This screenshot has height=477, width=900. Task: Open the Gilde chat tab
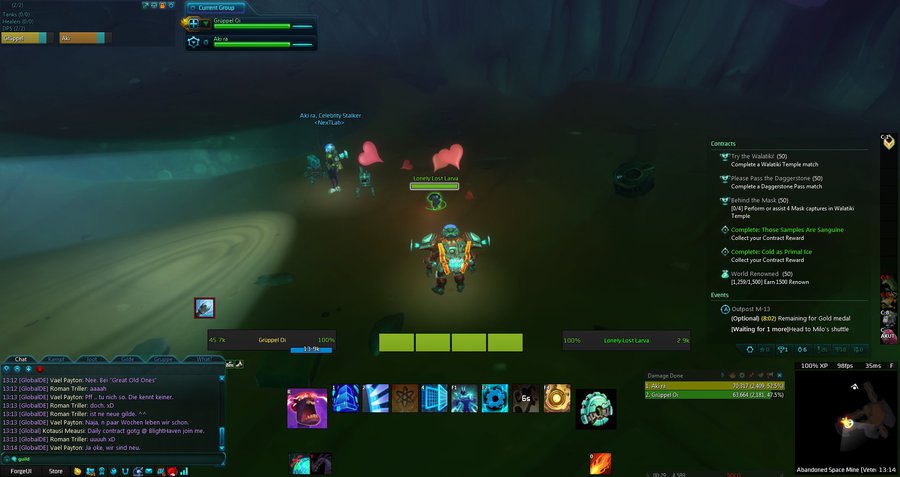(x=128, y=358)
